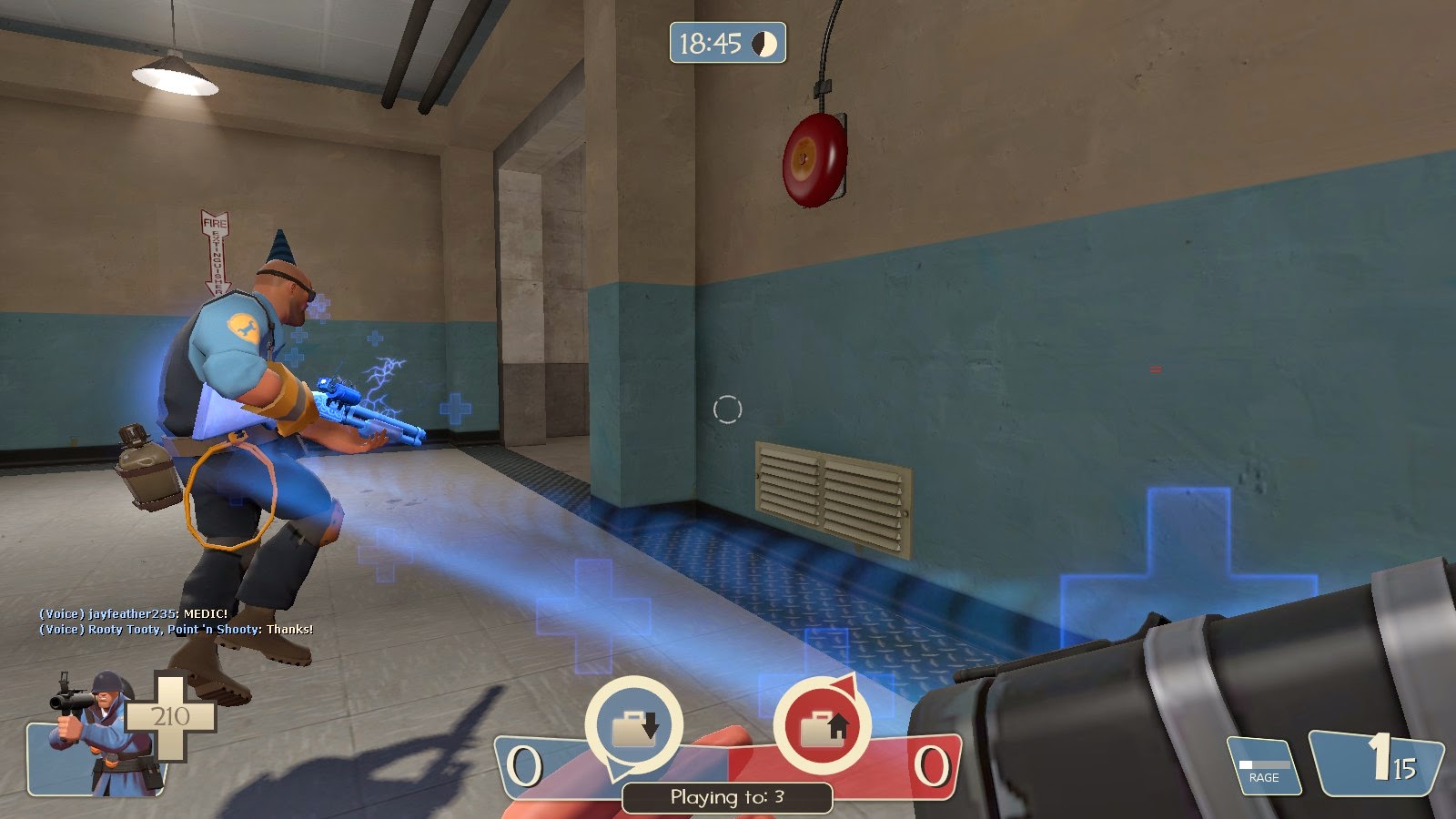Click the RAGE meter progress bar
Image resolution: width=1456 pixels, height=819 pixels.
(x=1263, y=763)
